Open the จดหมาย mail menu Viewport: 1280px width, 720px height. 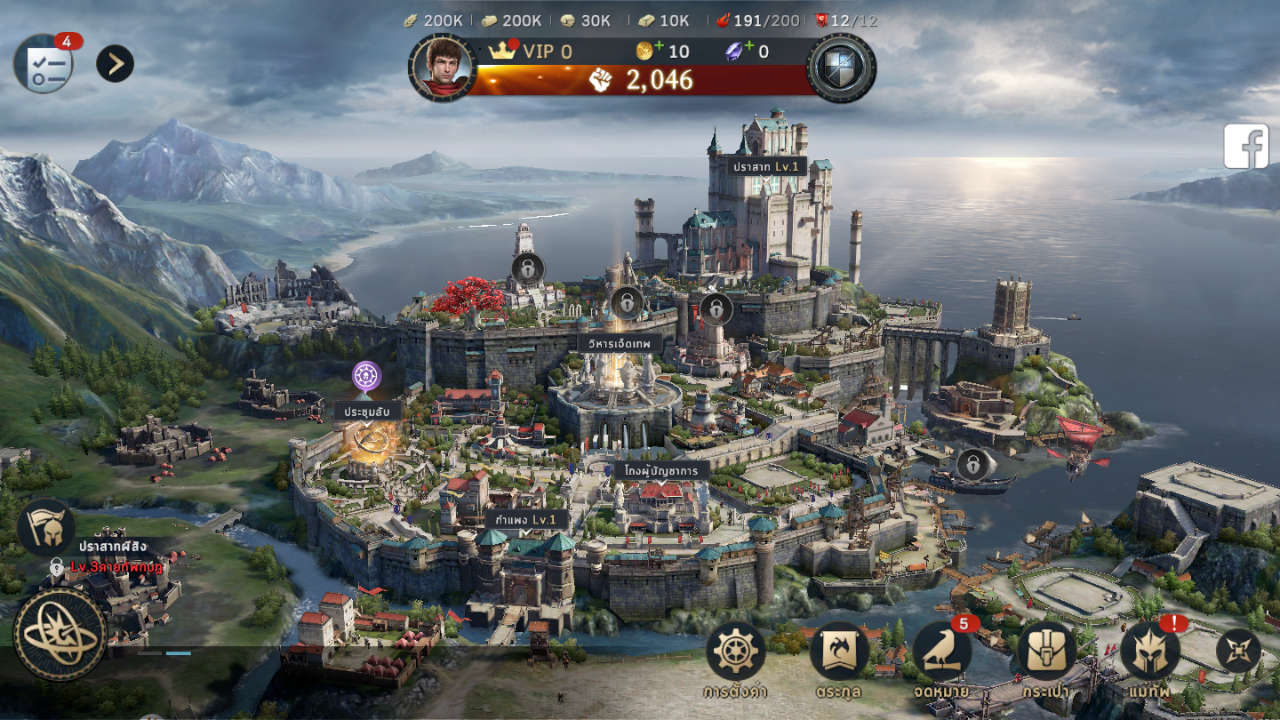pyautogui.click(x=942, y=652)
